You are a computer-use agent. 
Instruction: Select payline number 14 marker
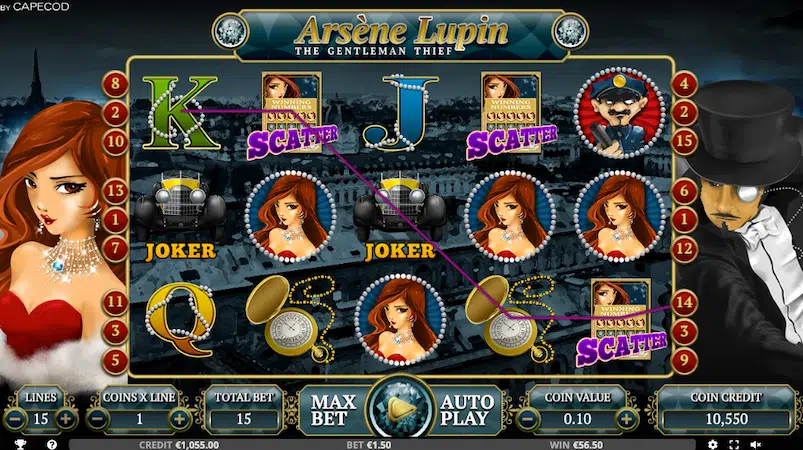click(x=685, y=300)
